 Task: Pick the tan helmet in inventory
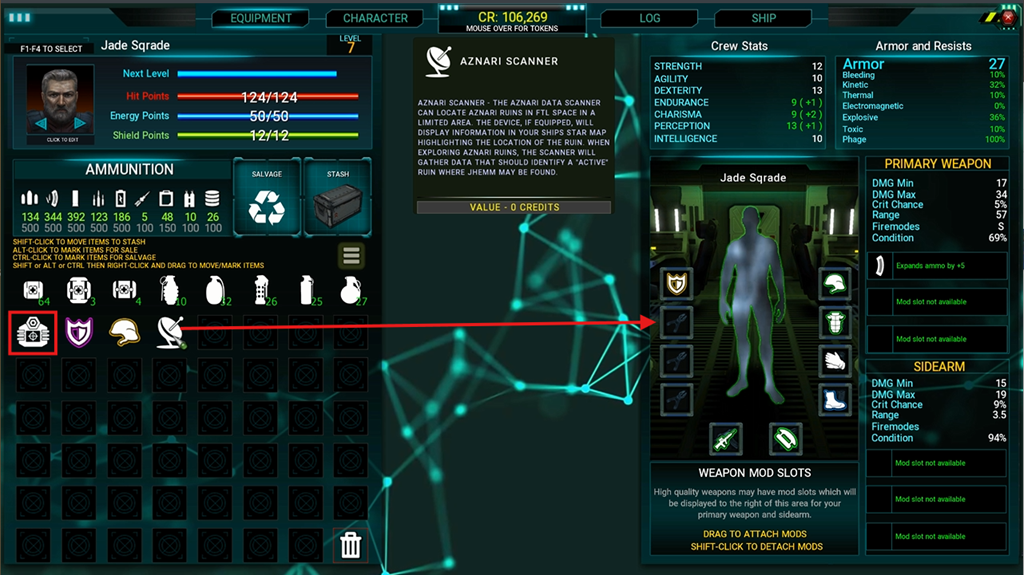tap(123, 333)
